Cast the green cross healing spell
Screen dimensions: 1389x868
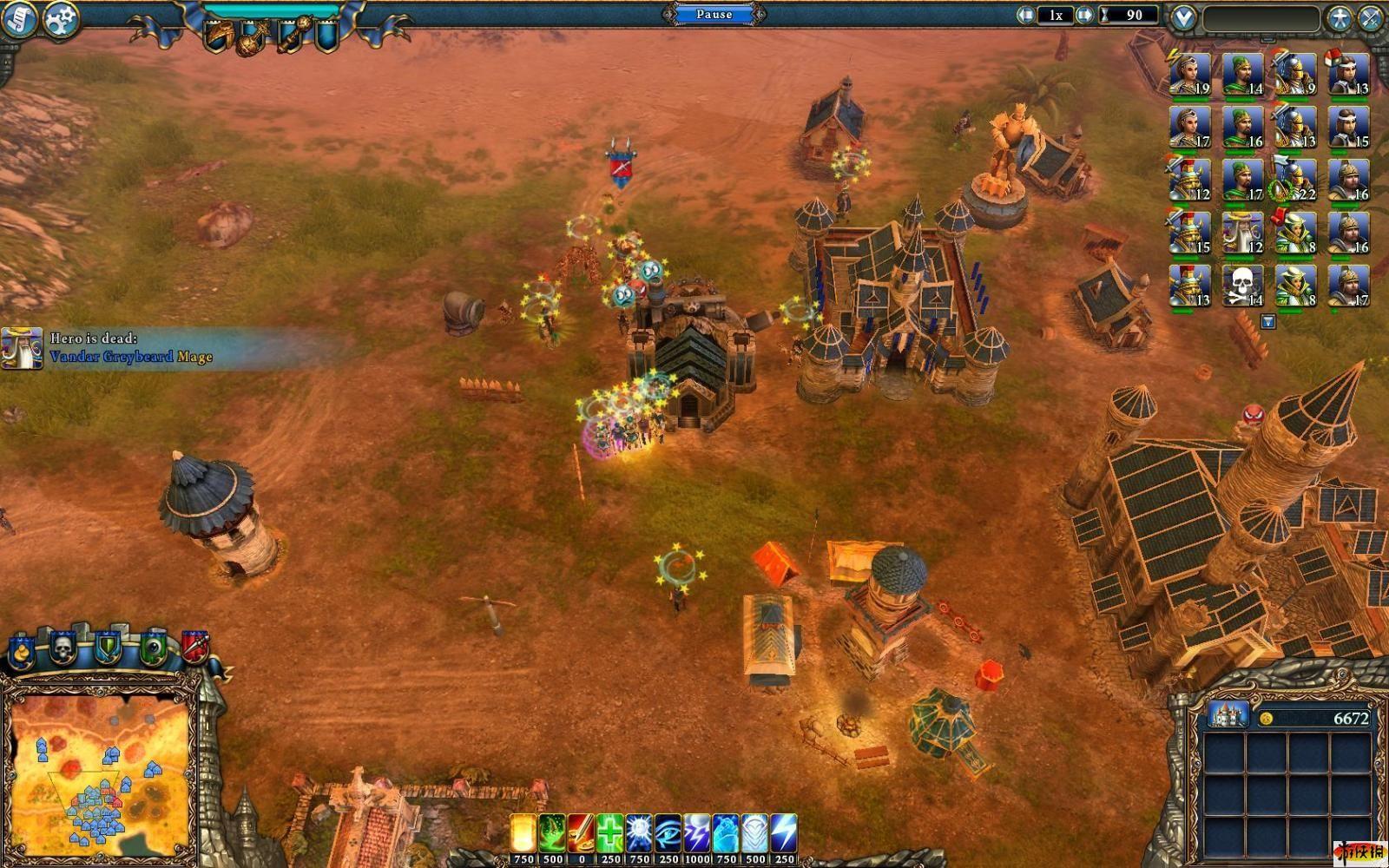(609, 833)
